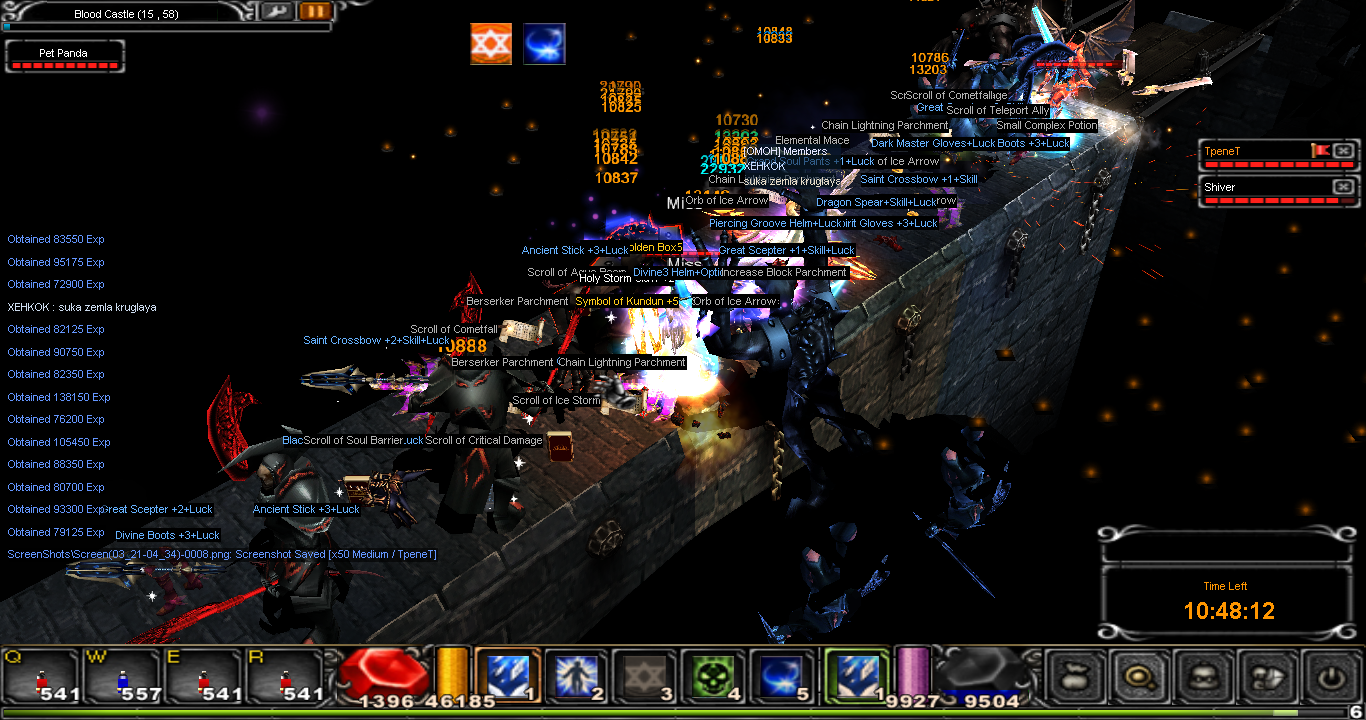This screenshot has height=720, width=1366.
Task: Use the Q red potion slot
Action: [41, 678]
